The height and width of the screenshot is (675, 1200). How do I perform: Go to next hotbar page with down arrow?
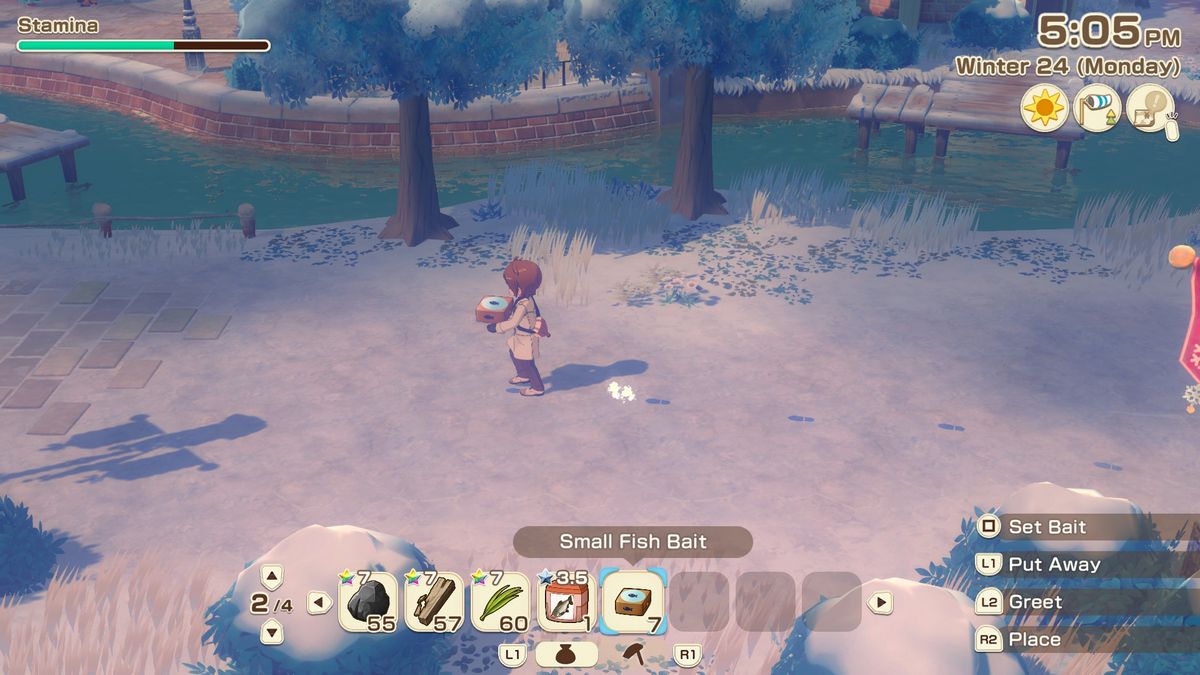click(x=272, y=631)
